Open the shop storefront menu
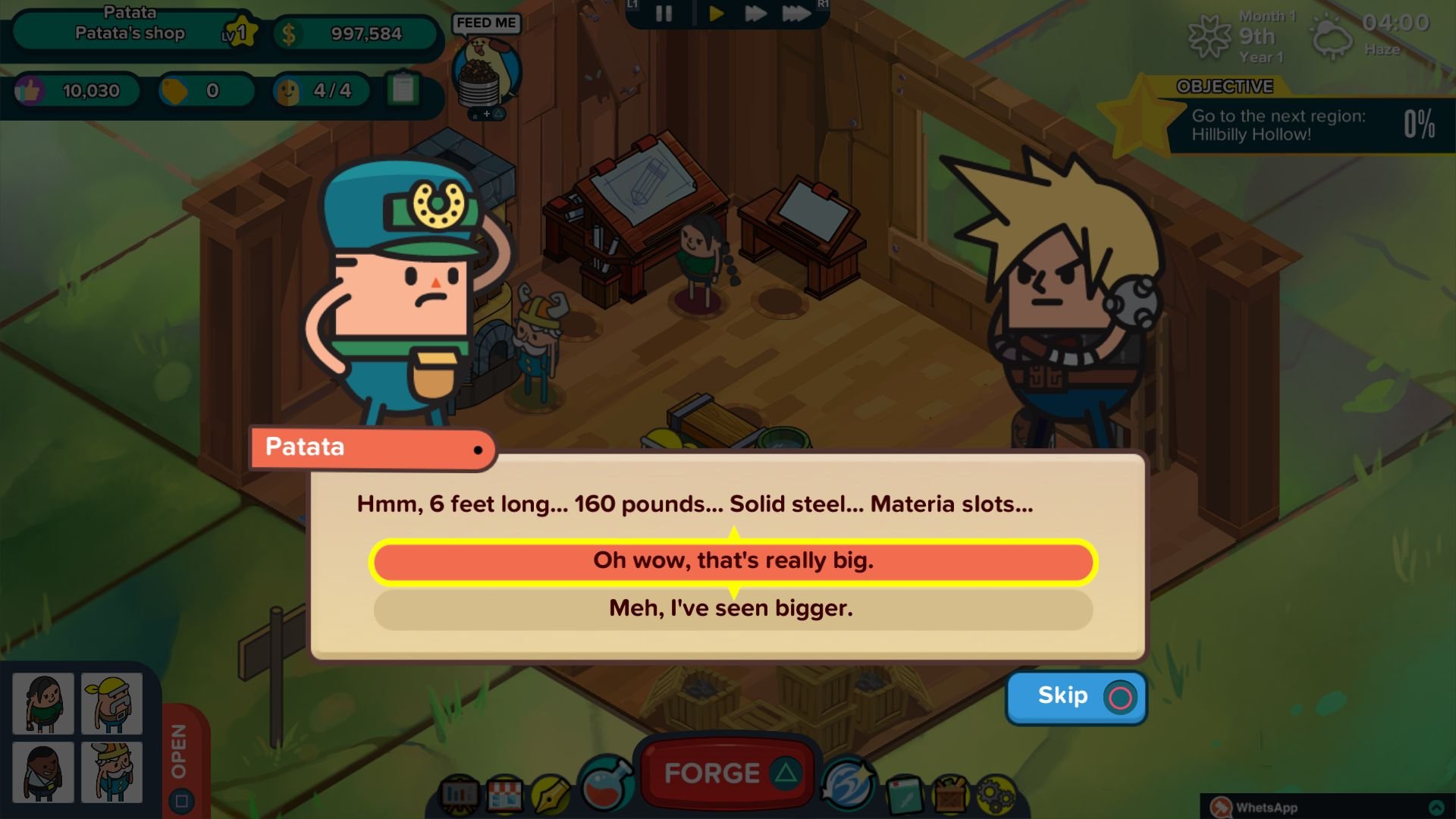This screenshot has height=819, width=1456. [504, 795]
